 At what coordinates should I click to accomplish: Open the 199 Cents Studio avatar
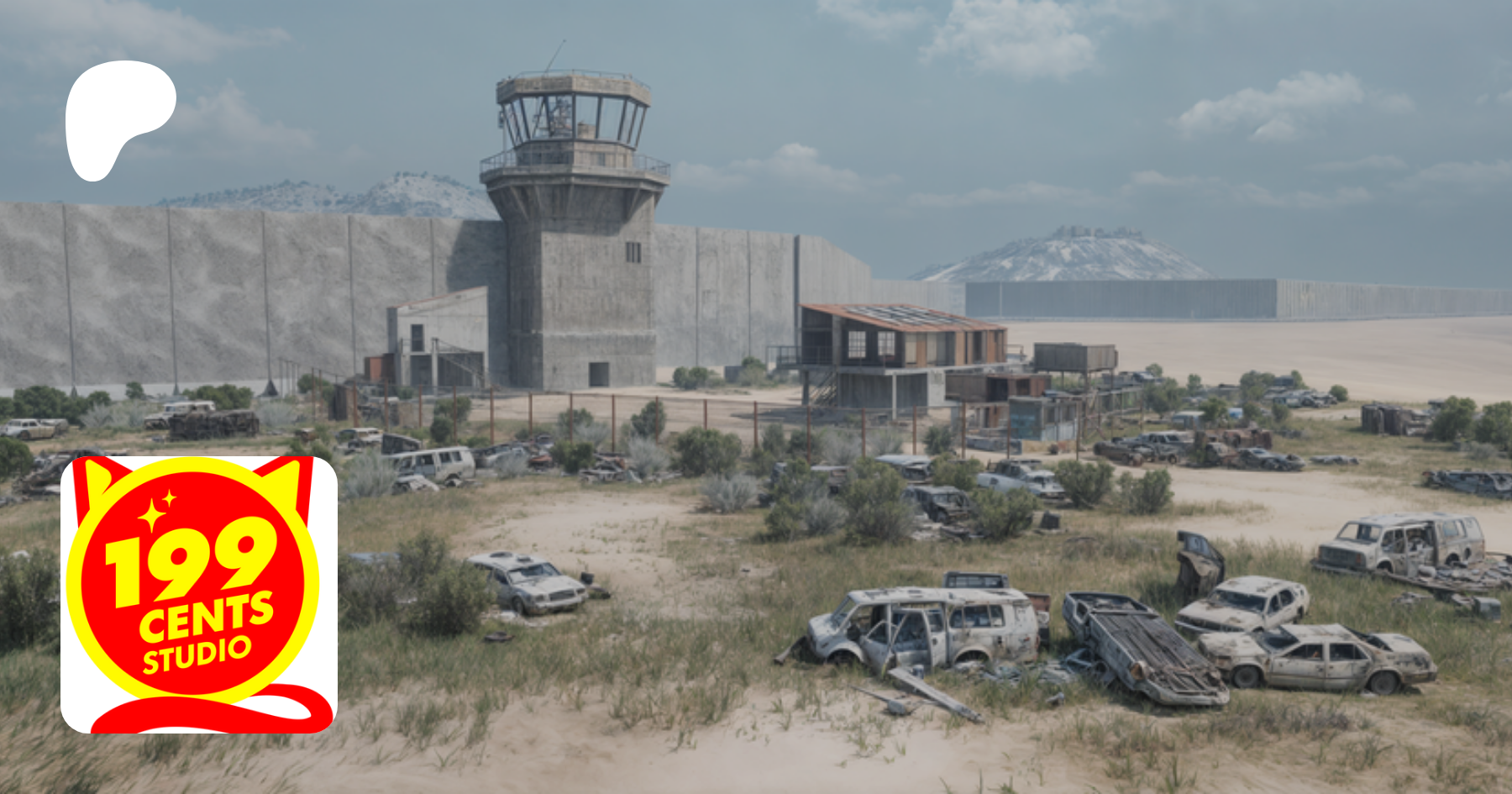pos(199,595)
